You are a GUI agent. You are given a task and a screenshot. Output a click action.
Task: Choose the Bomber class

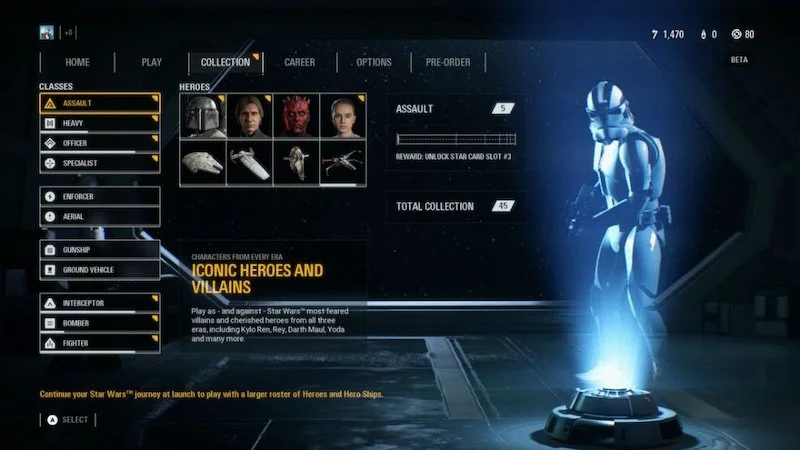click(x=99, y=323)
